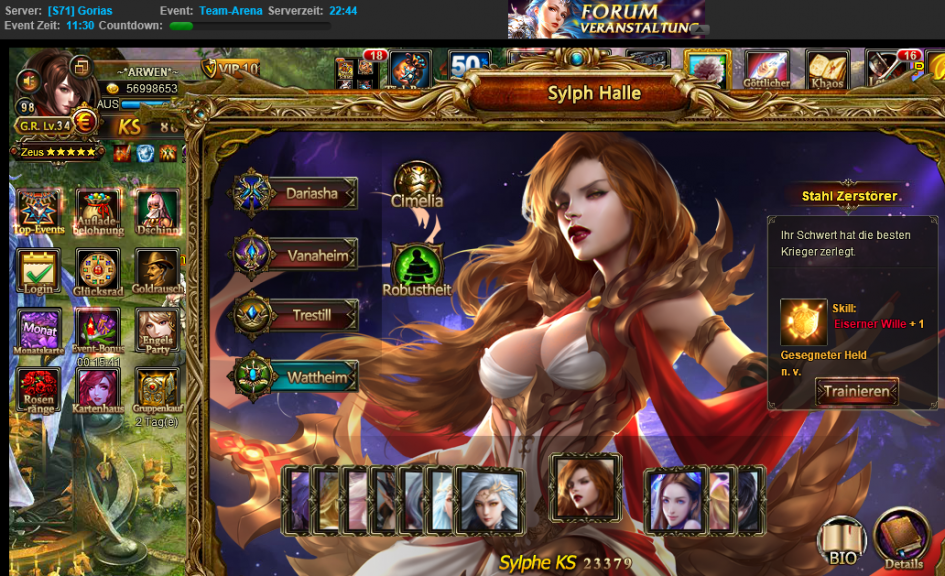Click the Forum Veranstaltung banner
This screenshot has height=576, width=945.
pos(606,19)
